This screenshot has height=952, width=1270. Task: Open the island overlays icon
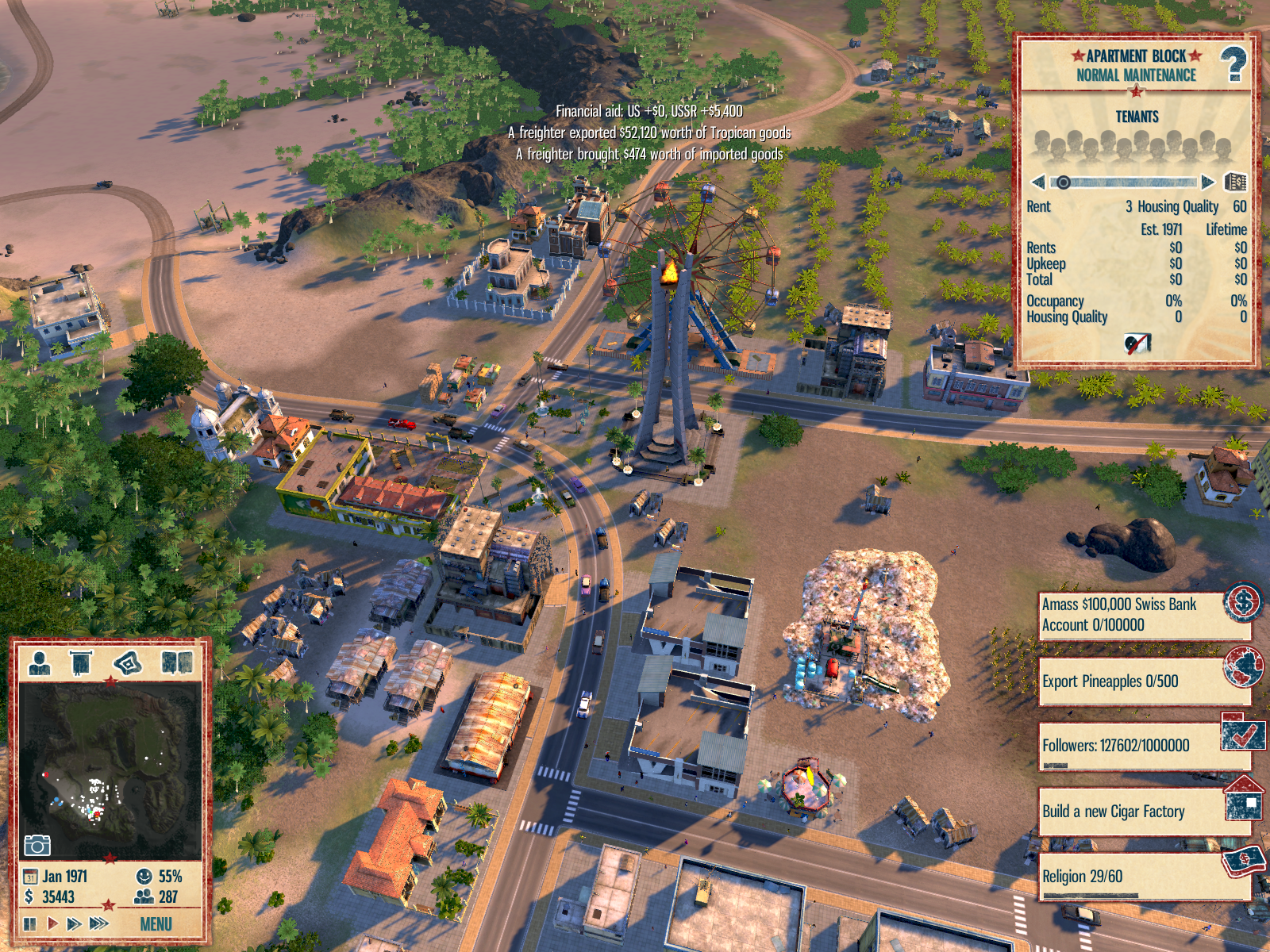pos(128,662)
